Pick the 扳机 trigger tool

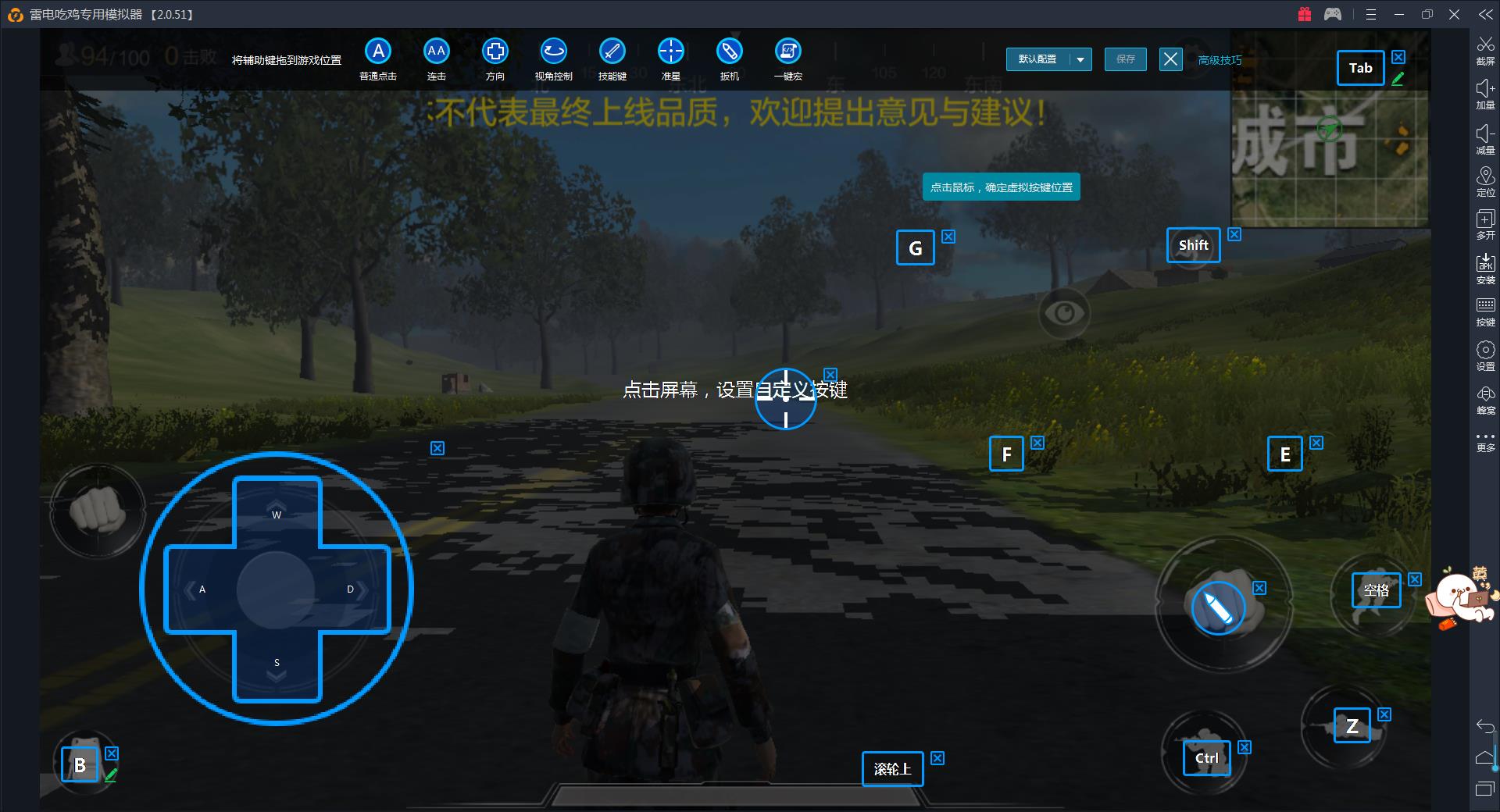tap(729, 52)
